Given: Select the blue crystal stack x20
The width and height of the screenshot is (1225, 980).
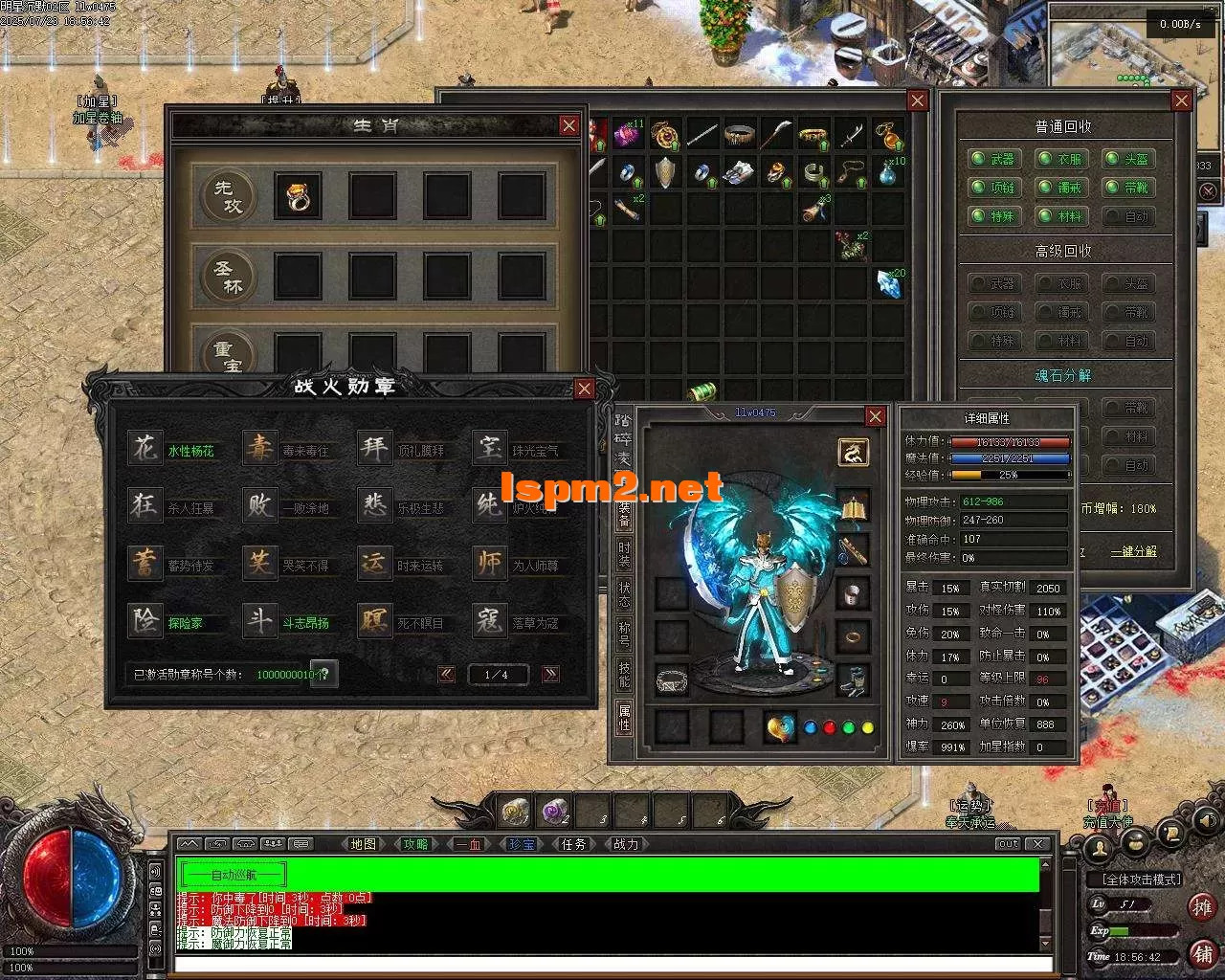Looking at the screenshot, I should [890, 282].
